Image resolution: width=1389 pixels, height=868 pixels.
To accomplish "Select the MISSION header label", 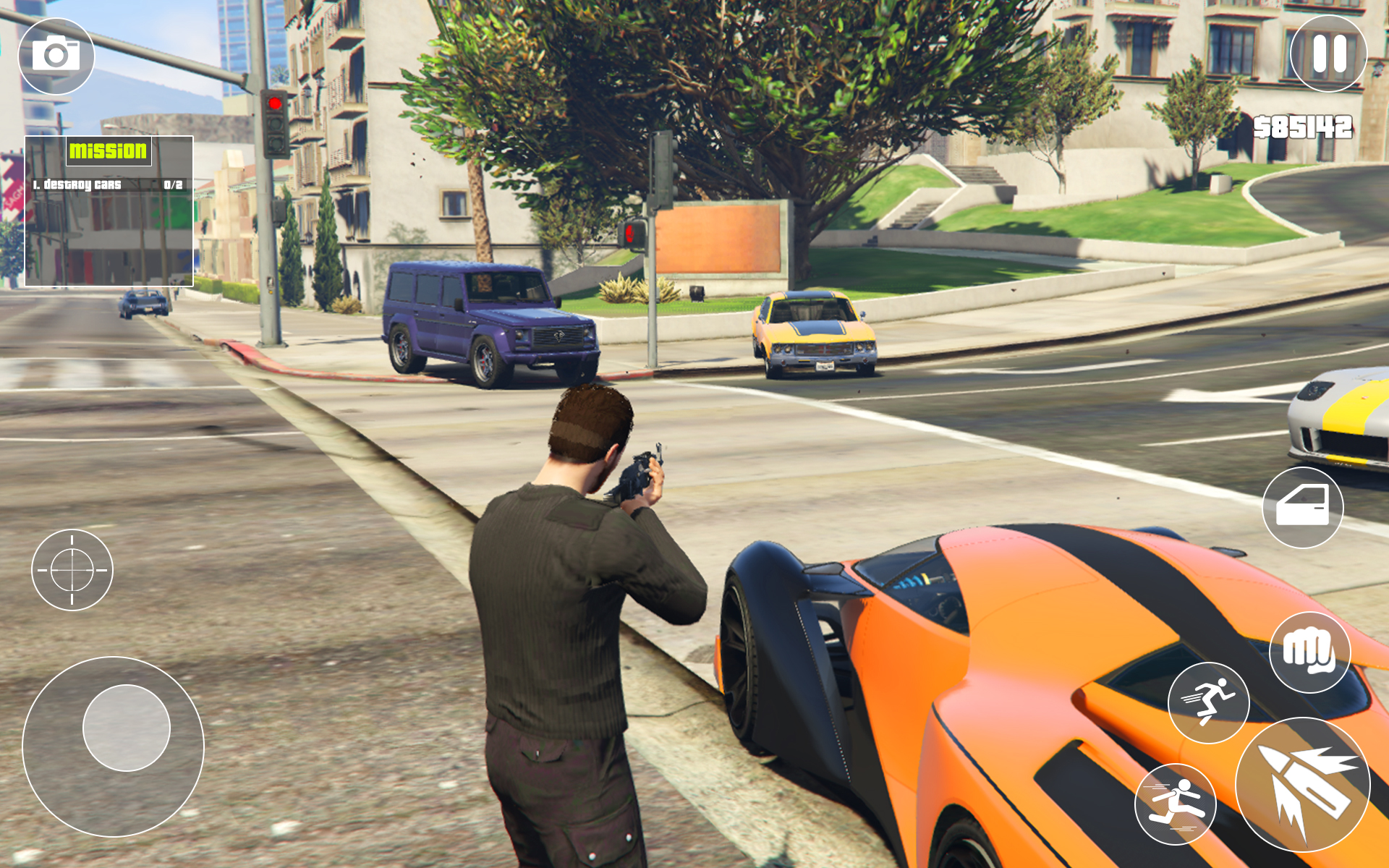I will [x=107, y=152].
